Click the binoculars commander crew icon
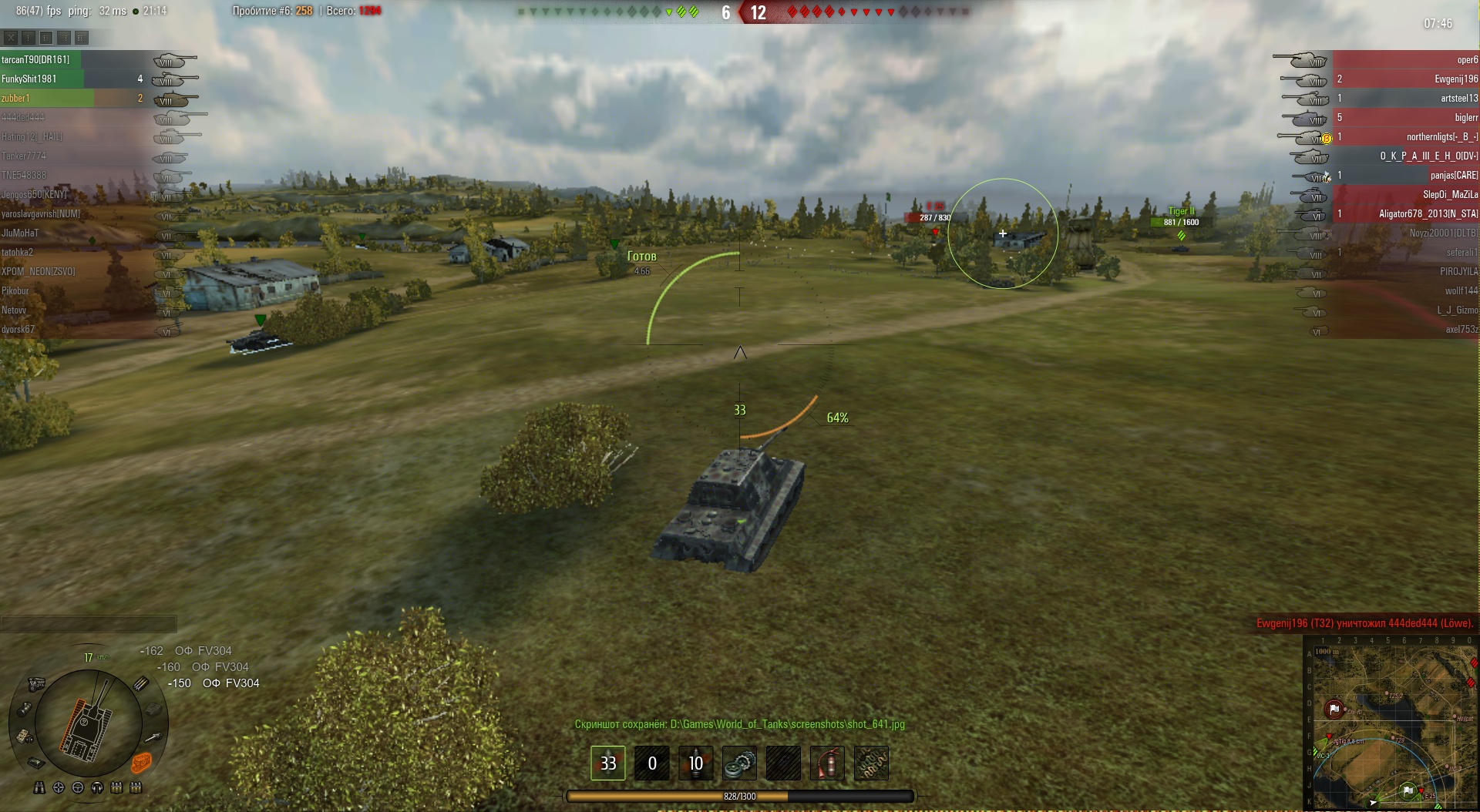This screenshot has height=812, width=1480. 39,787
